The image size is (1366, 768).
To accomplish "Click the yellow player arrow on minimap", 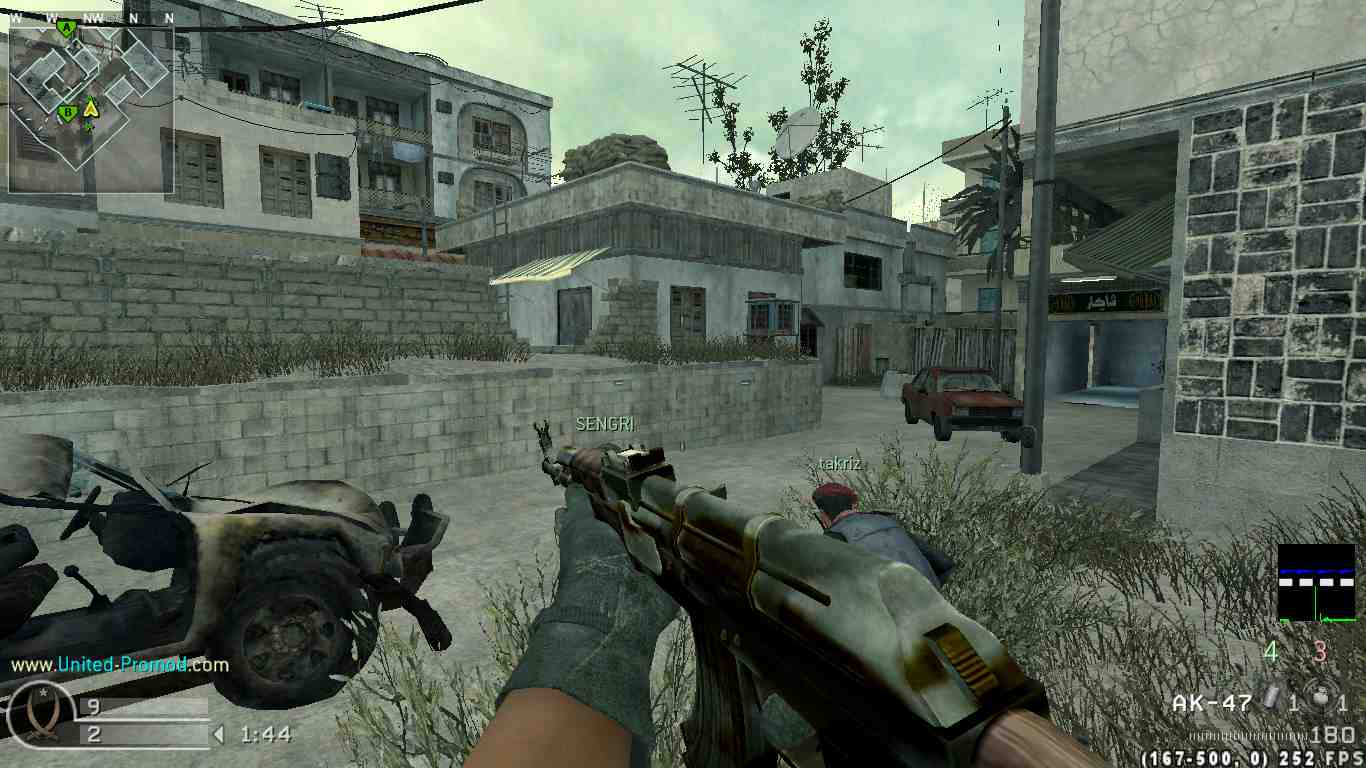I will point(90,108).
